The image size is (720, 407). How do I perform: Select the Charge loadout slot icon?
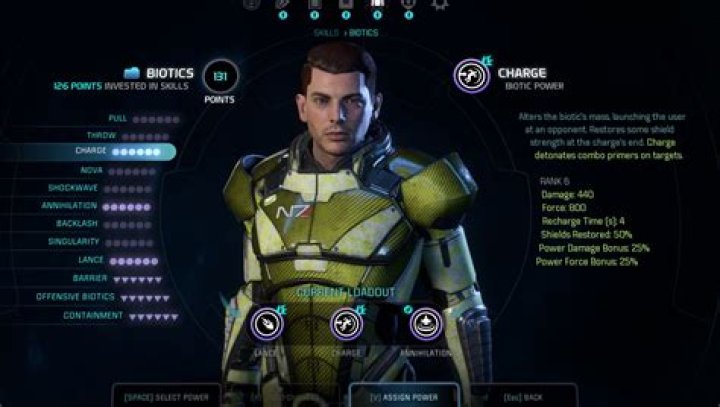347,323
